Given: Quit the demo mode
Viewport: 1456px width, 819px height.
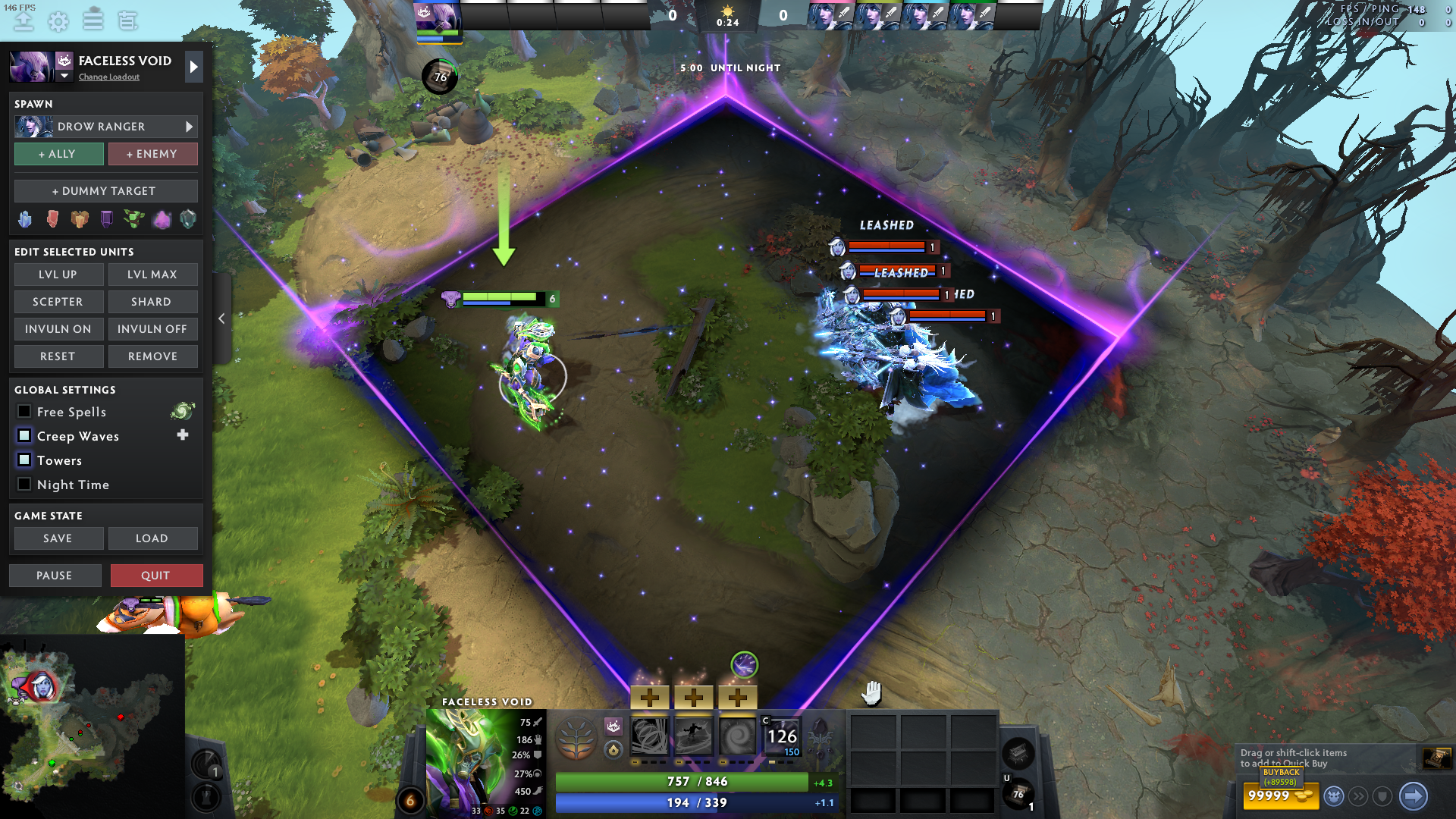Looking at the screenshot, I should tap(156, 576).
